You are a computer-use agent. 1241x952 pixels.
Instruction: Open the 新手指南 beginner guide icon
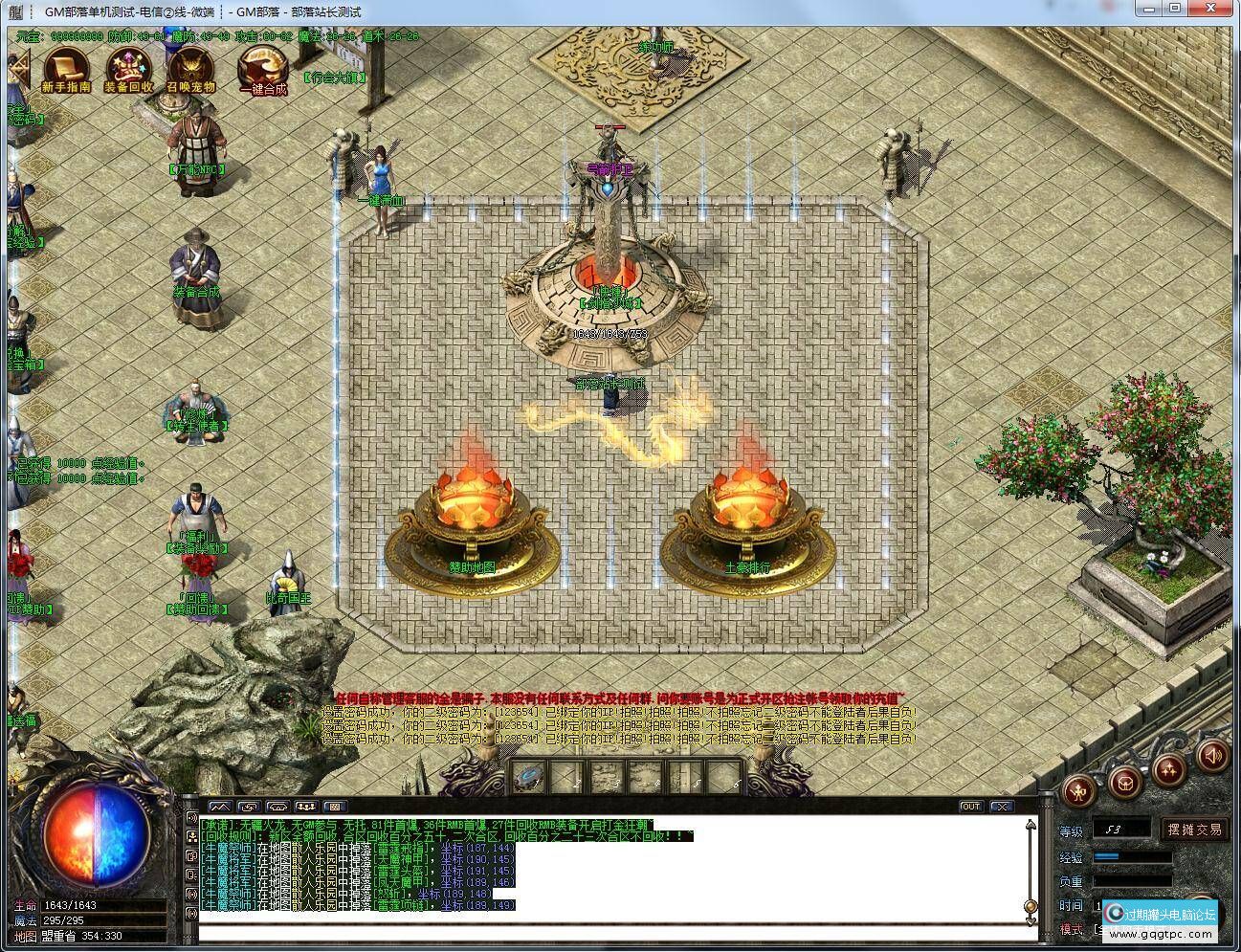pos(66,68)
